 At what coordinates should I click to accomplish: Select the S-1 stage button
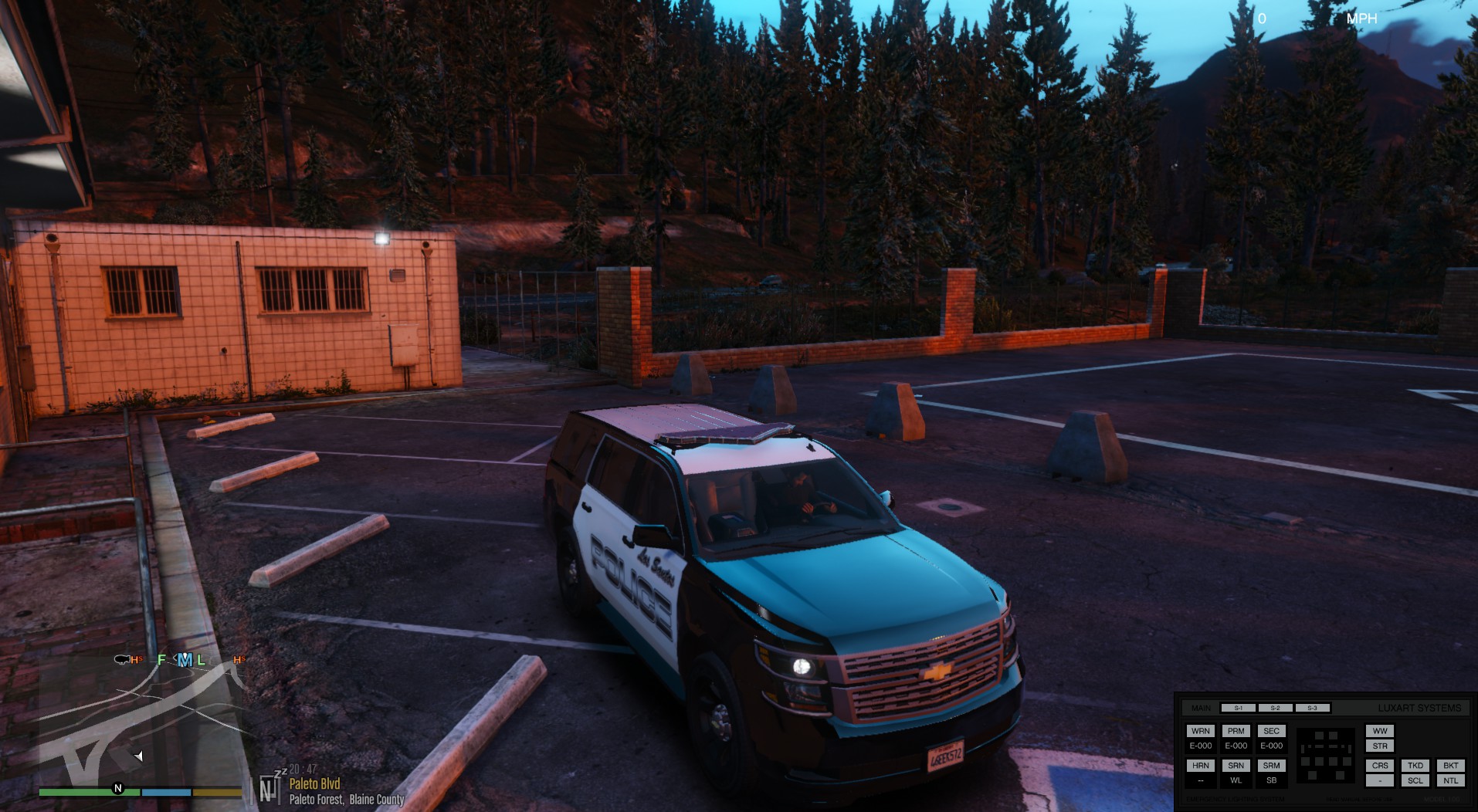coord(1238,708)
